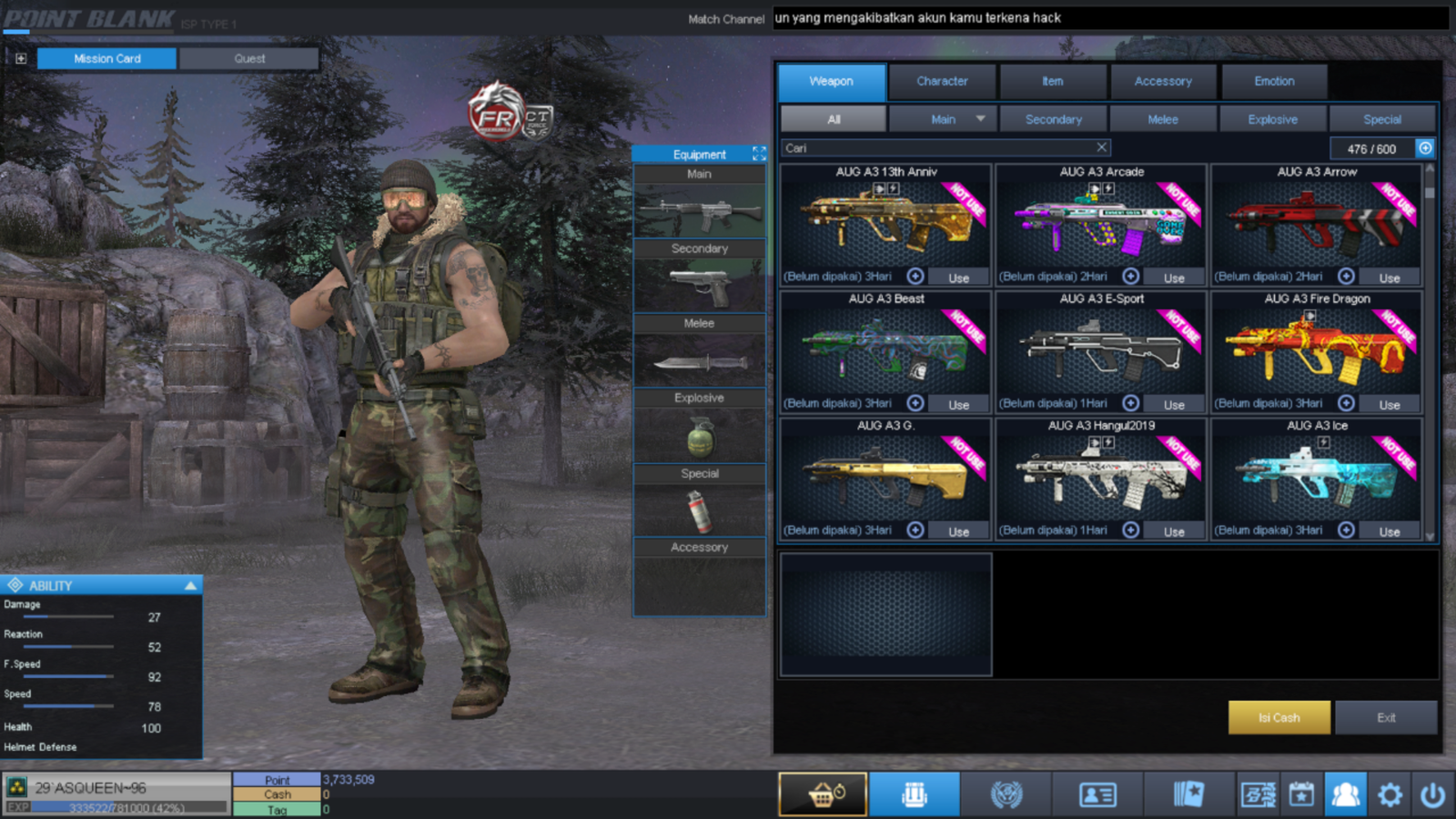Click the Cari search field
The width and height of the screenshot is (1456, 819).
coord(937,147)
